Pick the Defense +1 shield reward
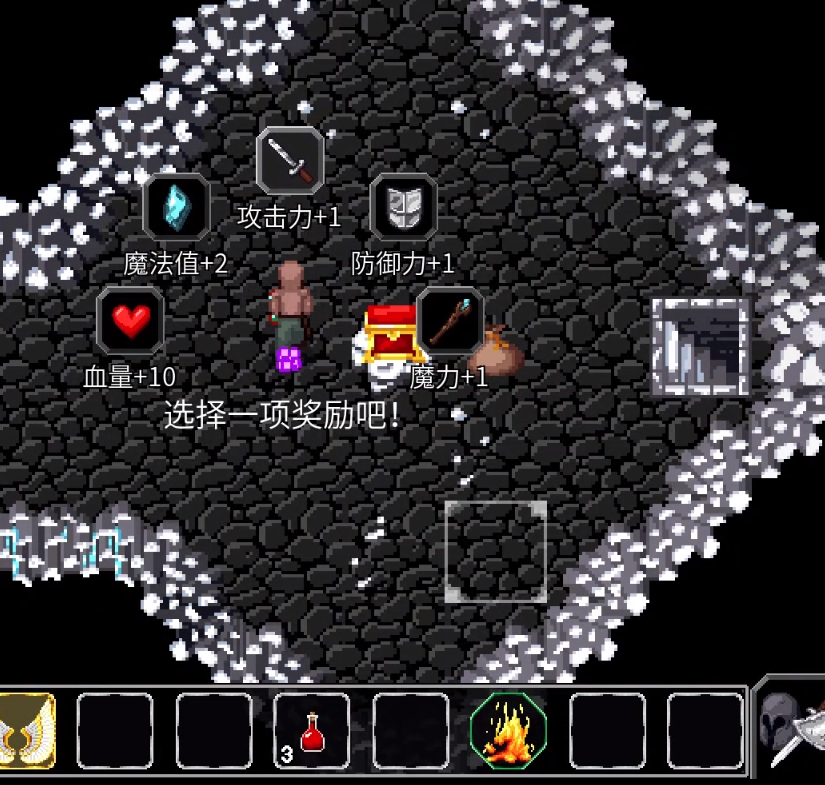 404,207
